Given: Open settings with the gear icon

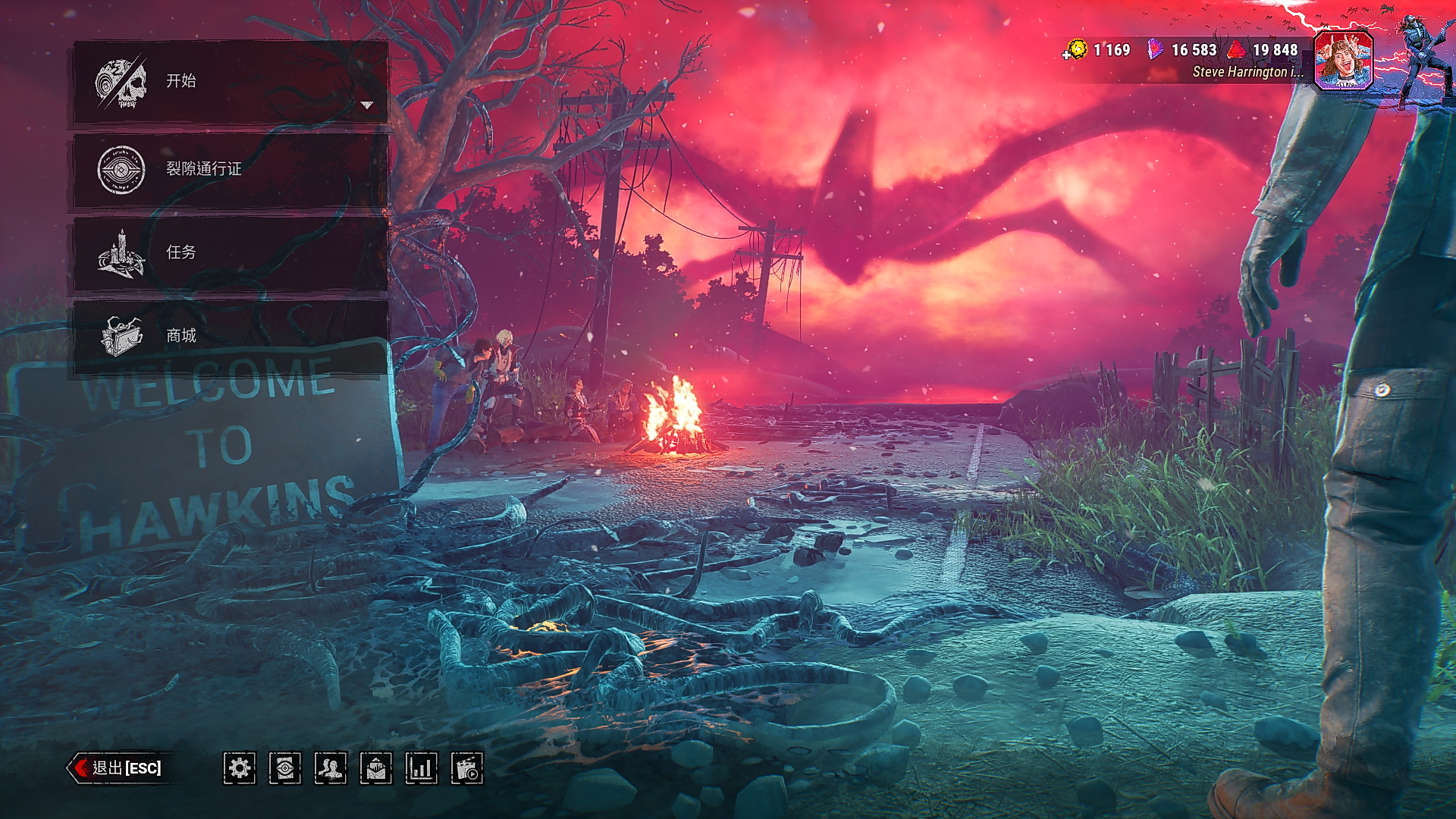Looking at the screenshot, I should [x=240, y=768].
